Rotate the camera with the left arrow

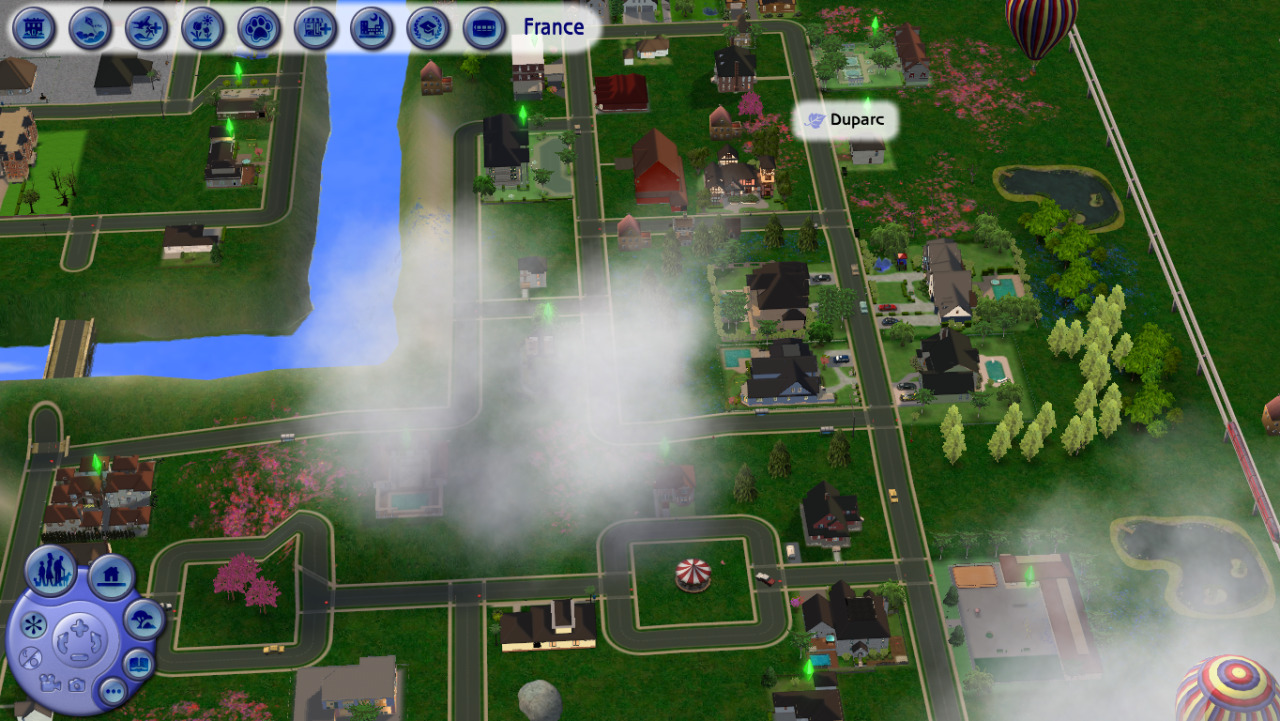point(63,641)
